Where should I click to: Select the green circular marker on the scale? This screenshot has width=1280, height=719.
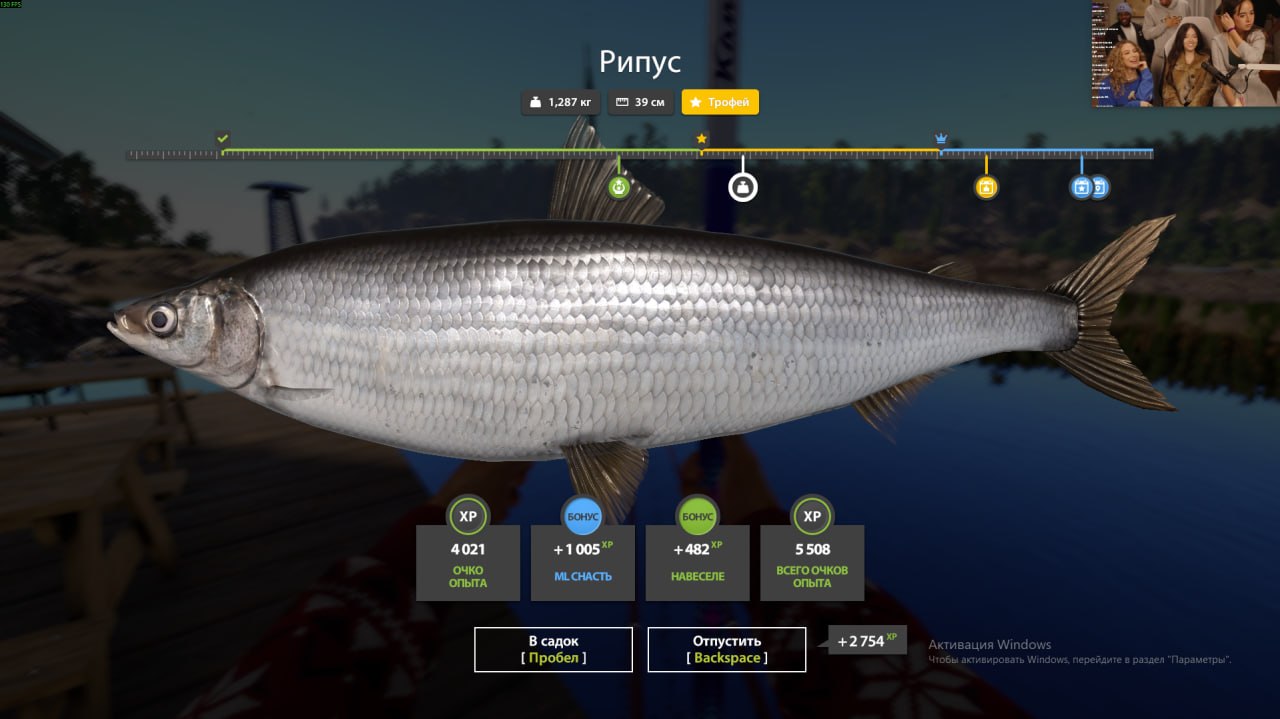(619, 186)
